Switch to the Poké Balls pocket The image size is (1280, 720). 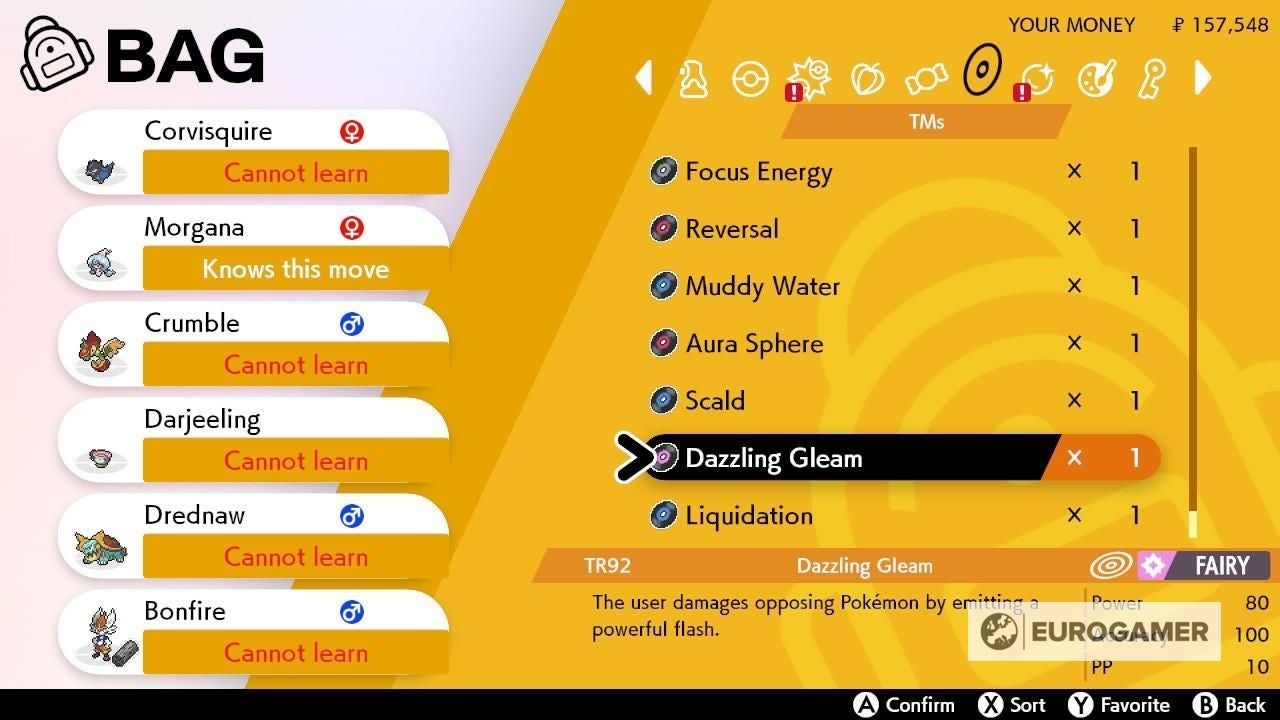pyautogui.click(x=750, y=78)
